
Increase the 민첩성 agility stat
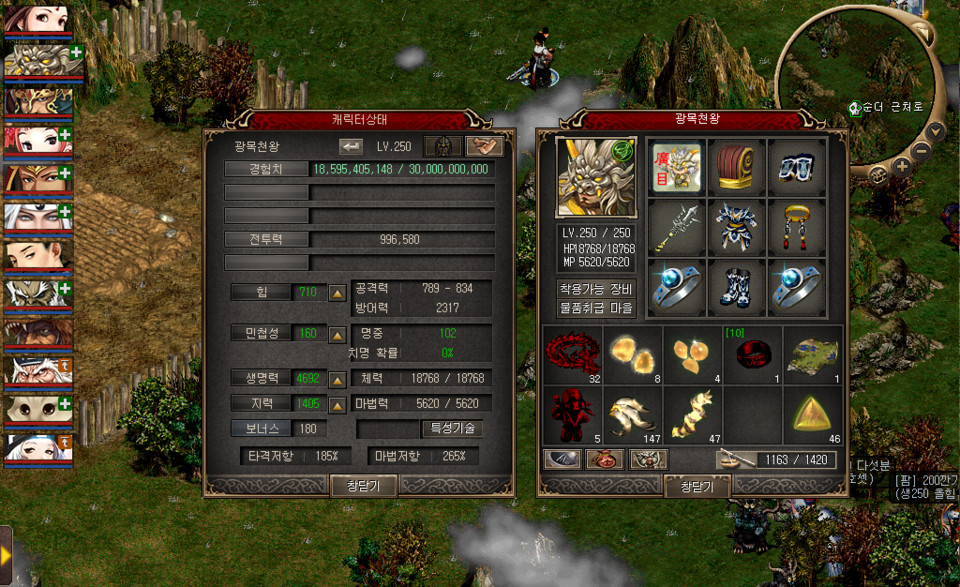pyautogui.click(x=338, y=333)
